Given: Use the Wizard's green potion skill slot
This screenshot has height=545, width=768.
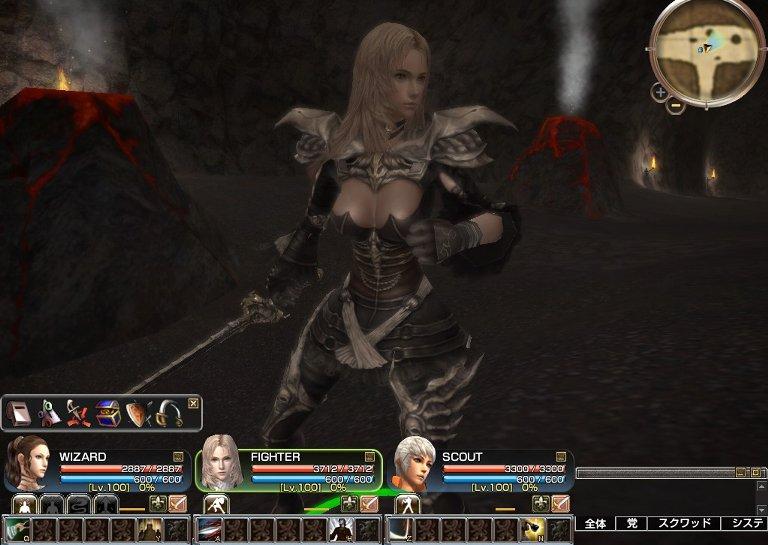Looking at the screenshot, I should [x=17, y=529].
